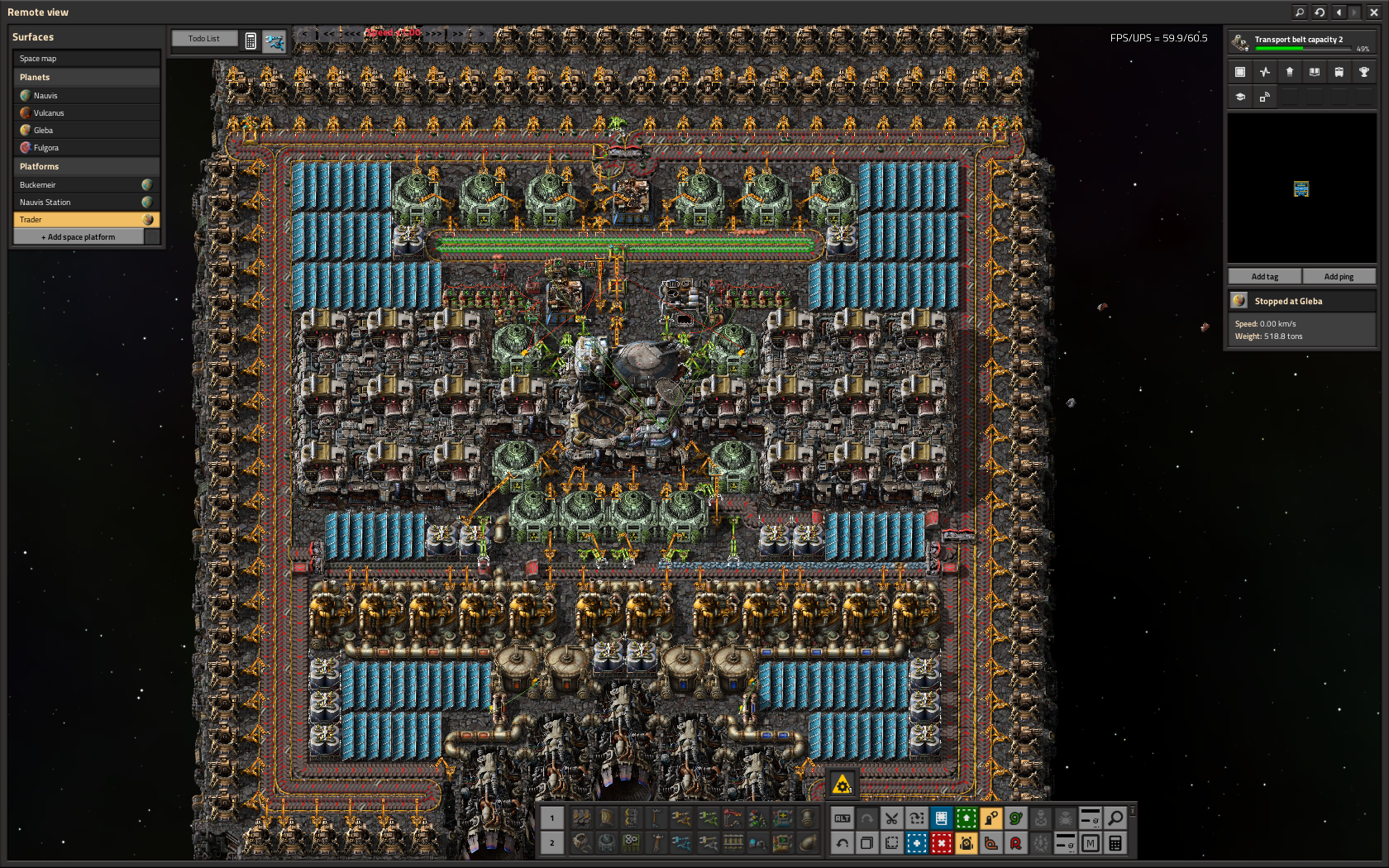The image size is (1389, 868).
Task: Click the Add ping button
Action: pos(1339,277)
